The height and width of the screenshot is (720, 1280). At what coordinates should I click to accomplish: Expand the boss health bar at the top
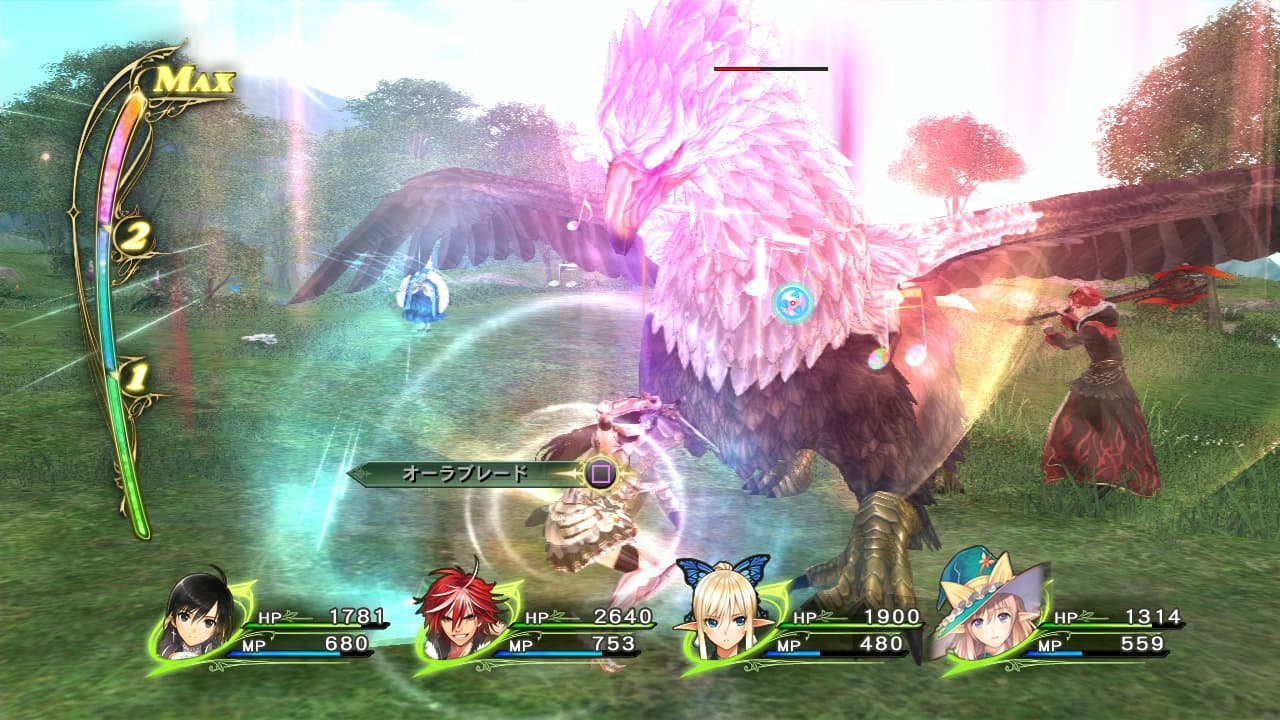[770, 69]
